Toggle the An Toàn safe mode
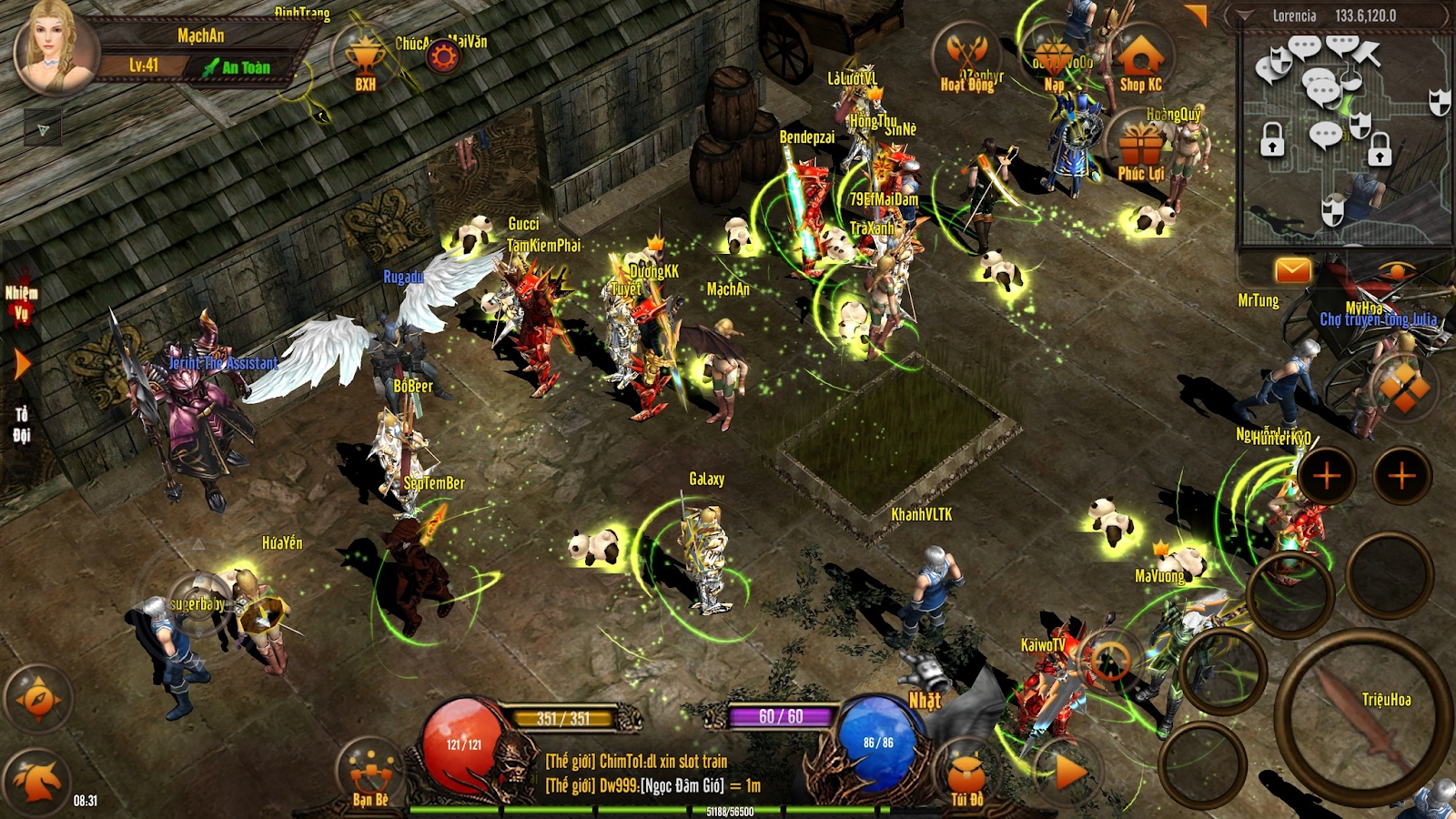 (237, 67)
